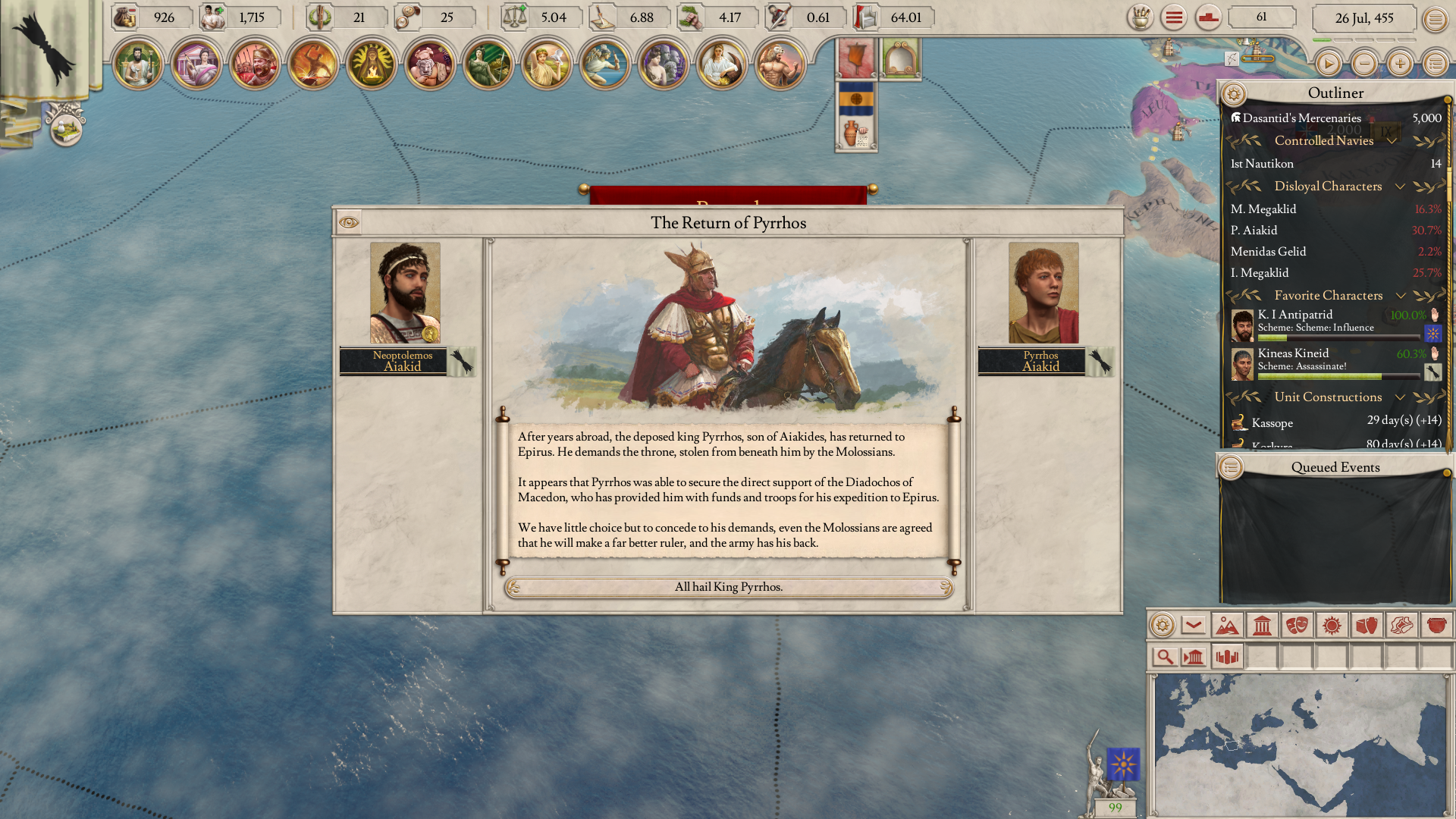Image resolution: width=1456 pixels, height=819 pixels.
Task: Collapse the Disloyal Characters section
Action: pos(1401,187)
